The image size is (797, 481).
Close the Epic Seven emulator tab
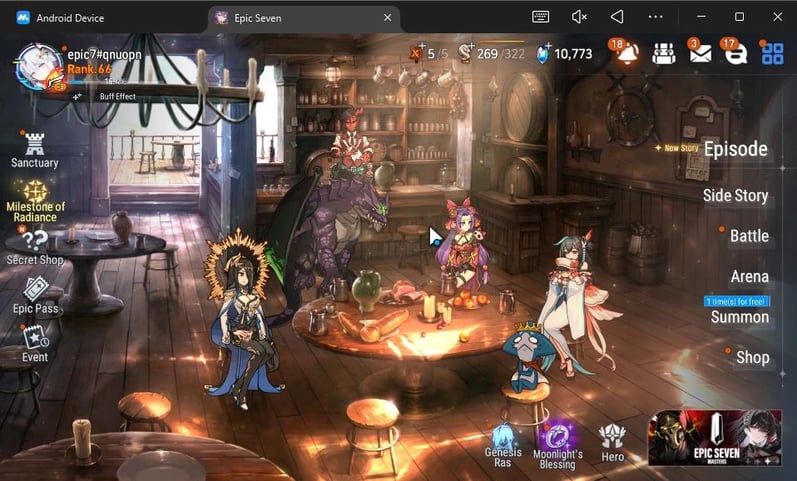tap(387, 17)
